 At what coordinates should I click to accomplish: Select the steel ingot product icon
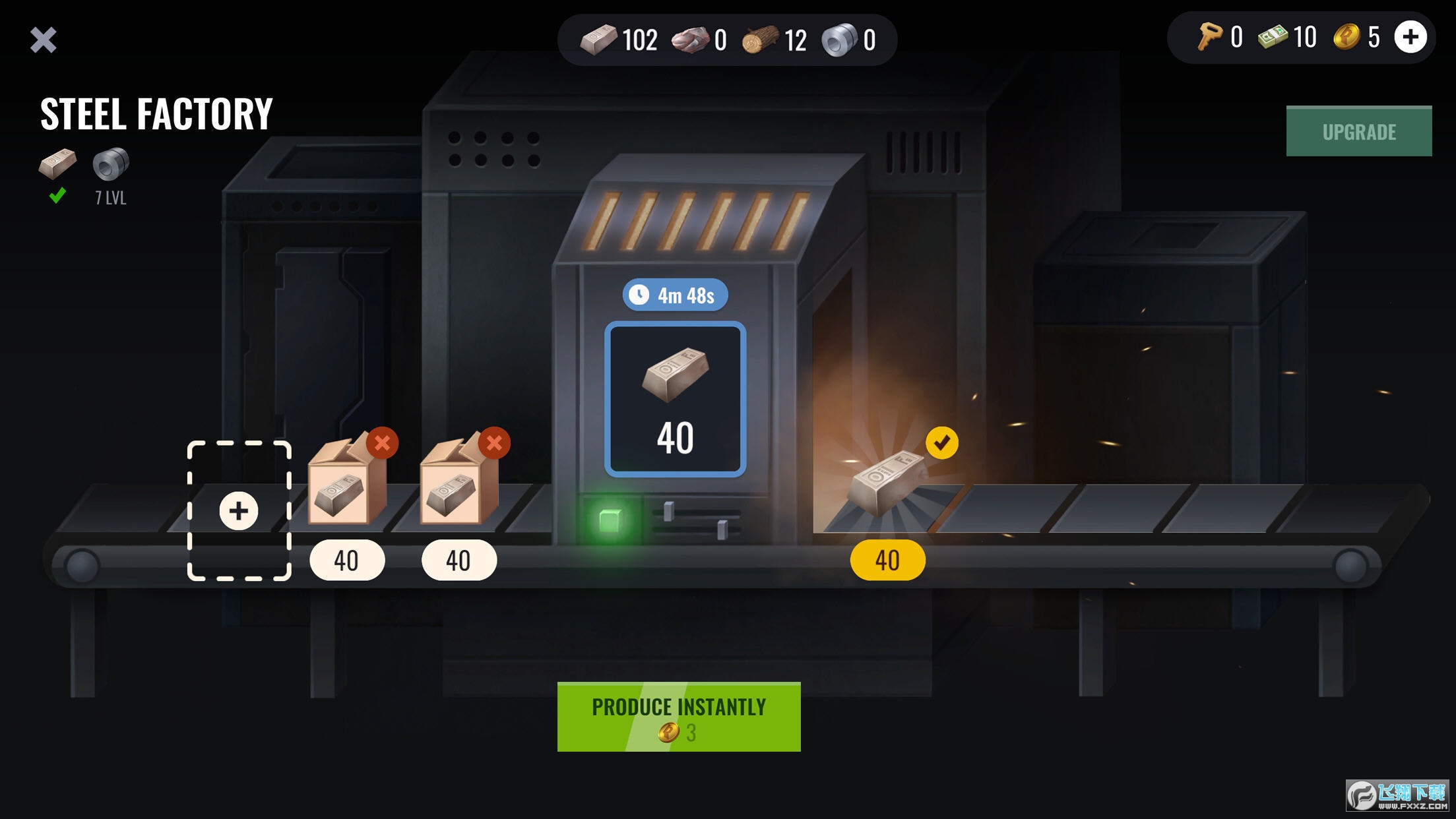click(57, 164)
